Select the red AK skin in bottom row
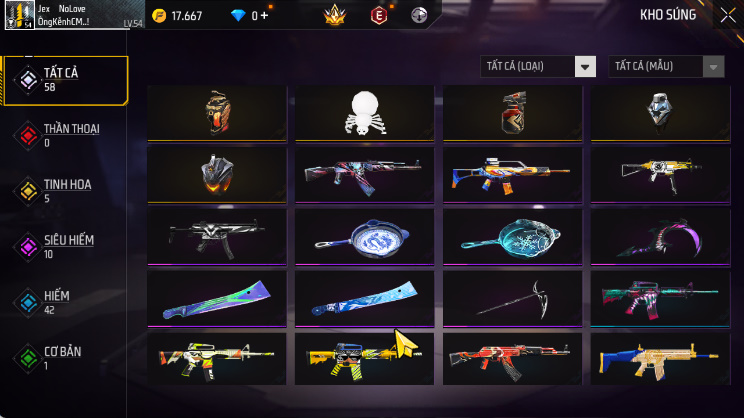The width and height of the screenshot is (744, 418). (x=512, y=359)
